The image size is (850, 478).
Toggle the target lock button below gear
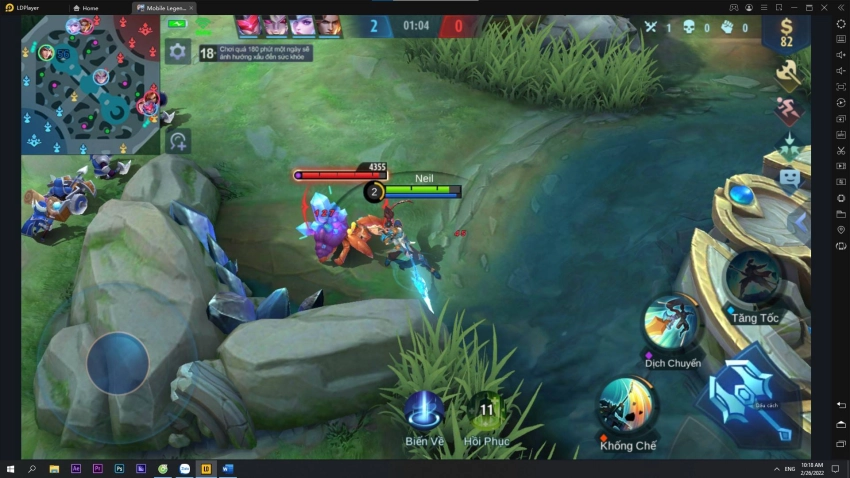click(x=178, y=140)
